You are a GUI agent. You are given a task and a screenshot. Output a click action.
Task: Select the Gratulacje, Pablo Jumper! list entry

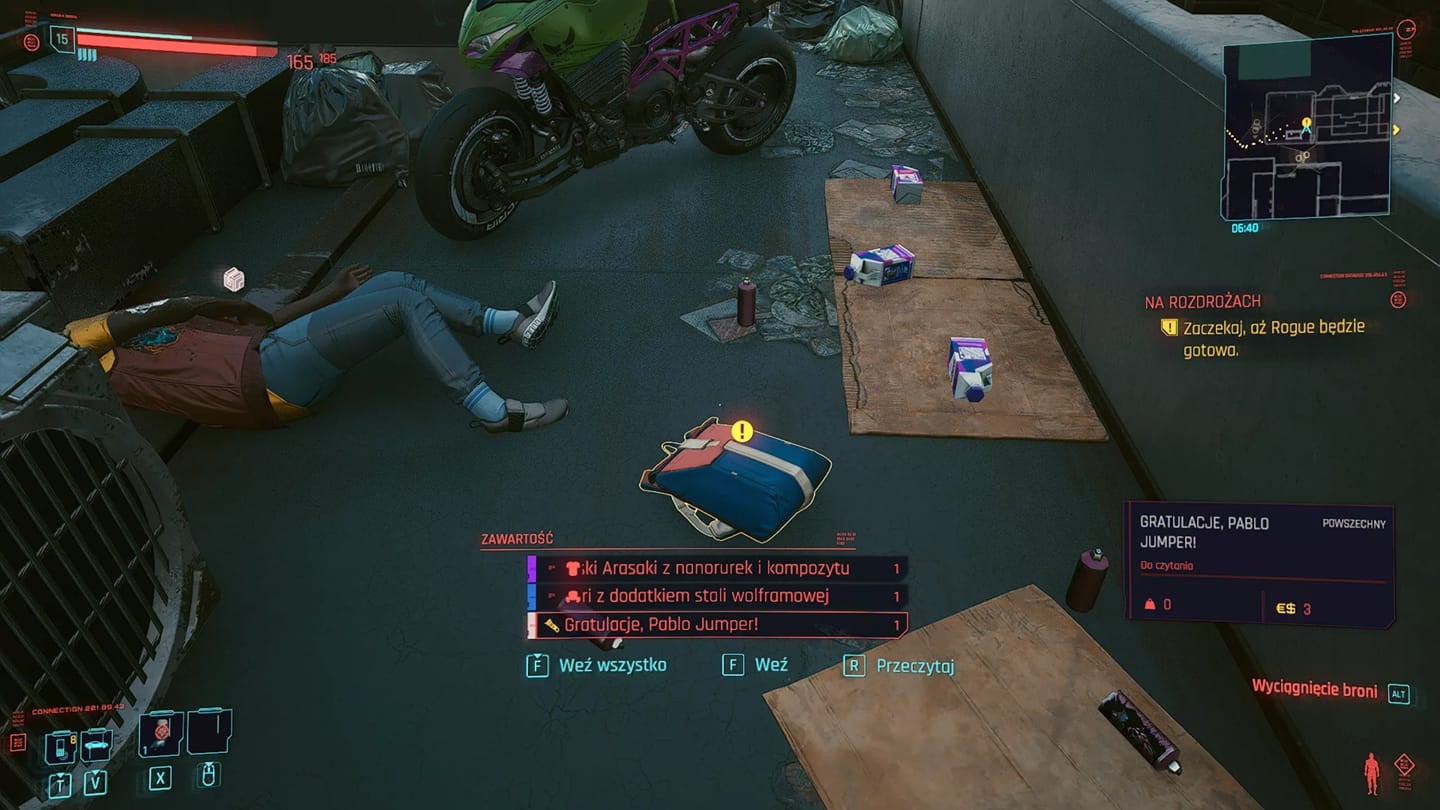pyautogui.click(x=700, y=624)
